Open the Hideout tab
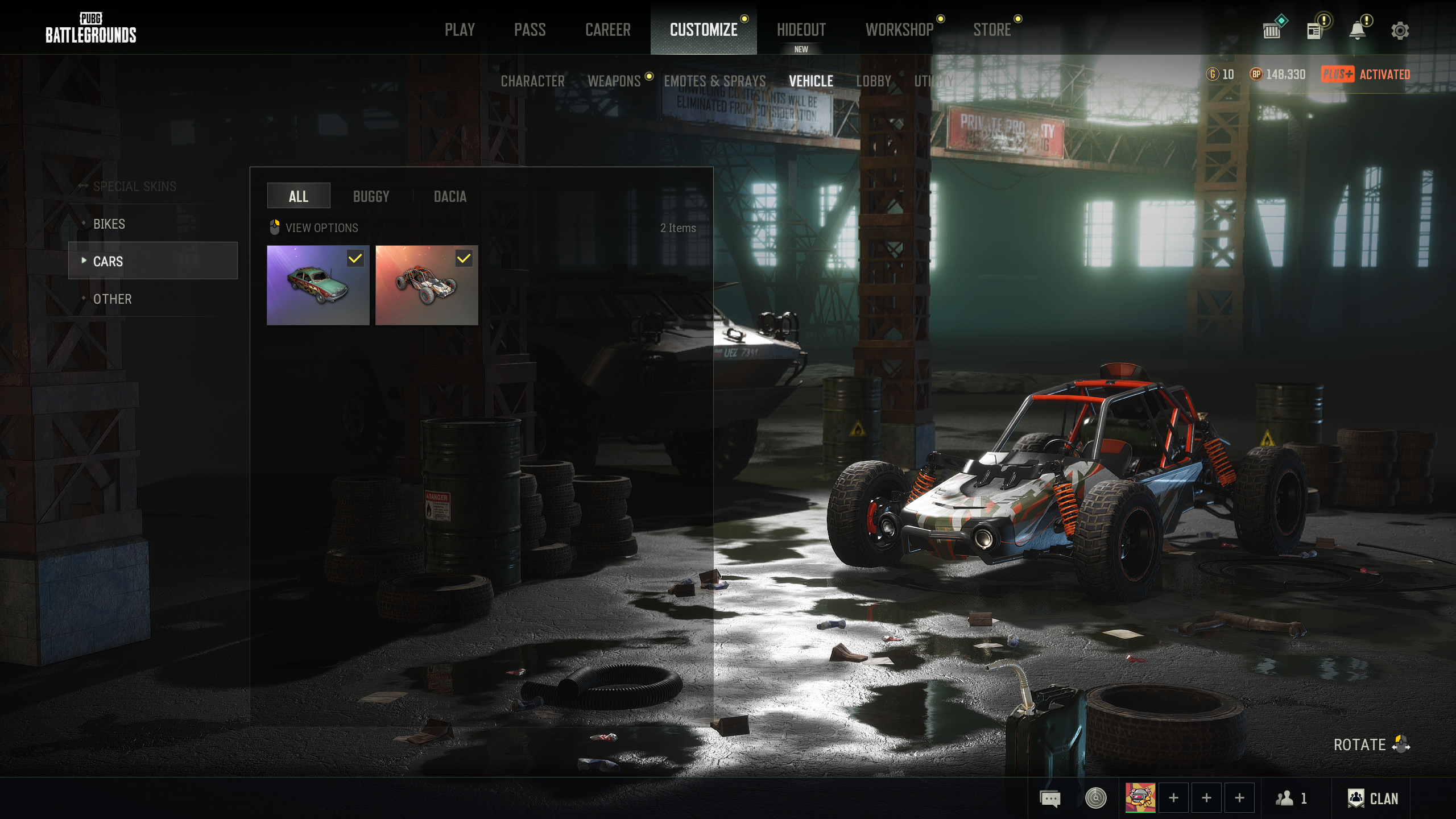Screen dimensions: 1456x819 click(801, 30)
